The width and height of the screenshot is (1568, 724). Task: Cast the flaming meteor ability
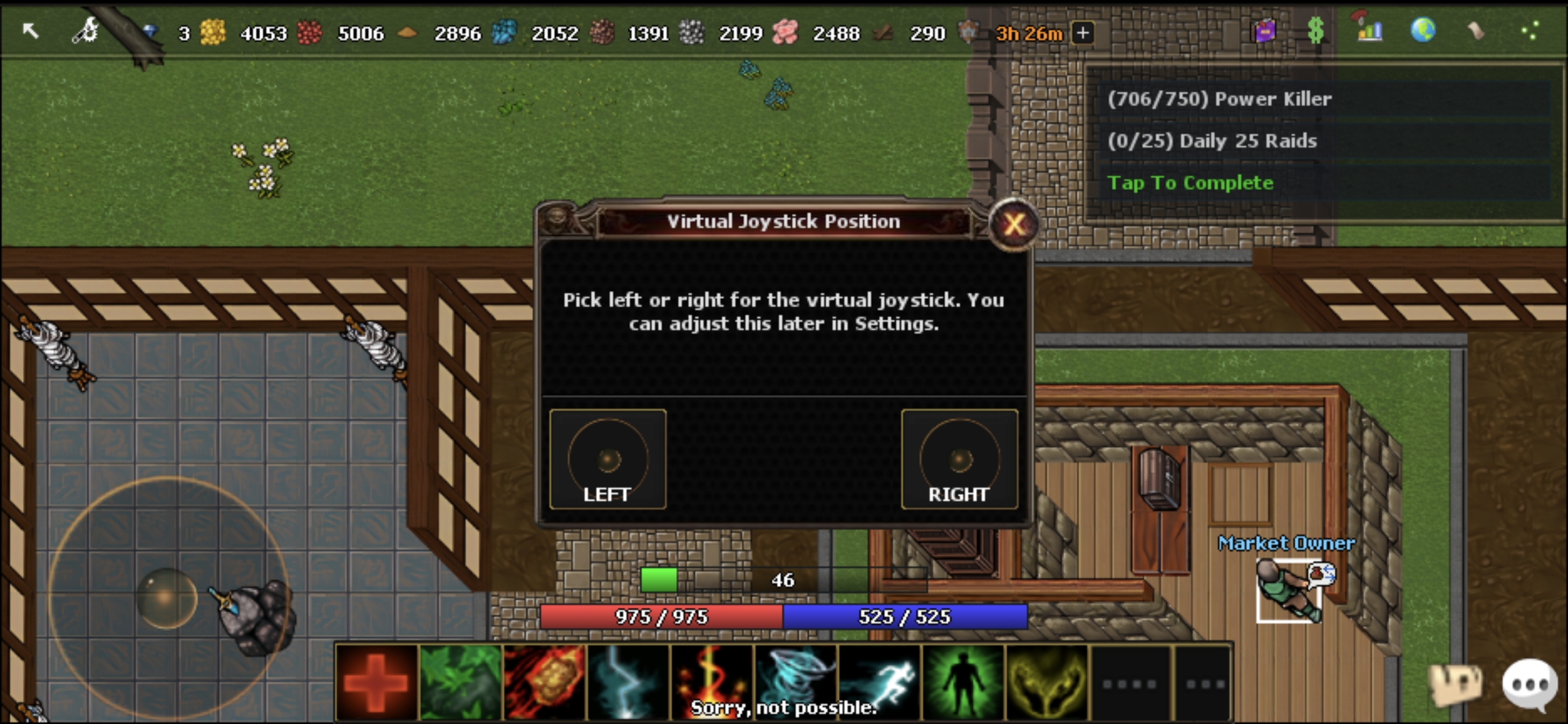point(544,682)
